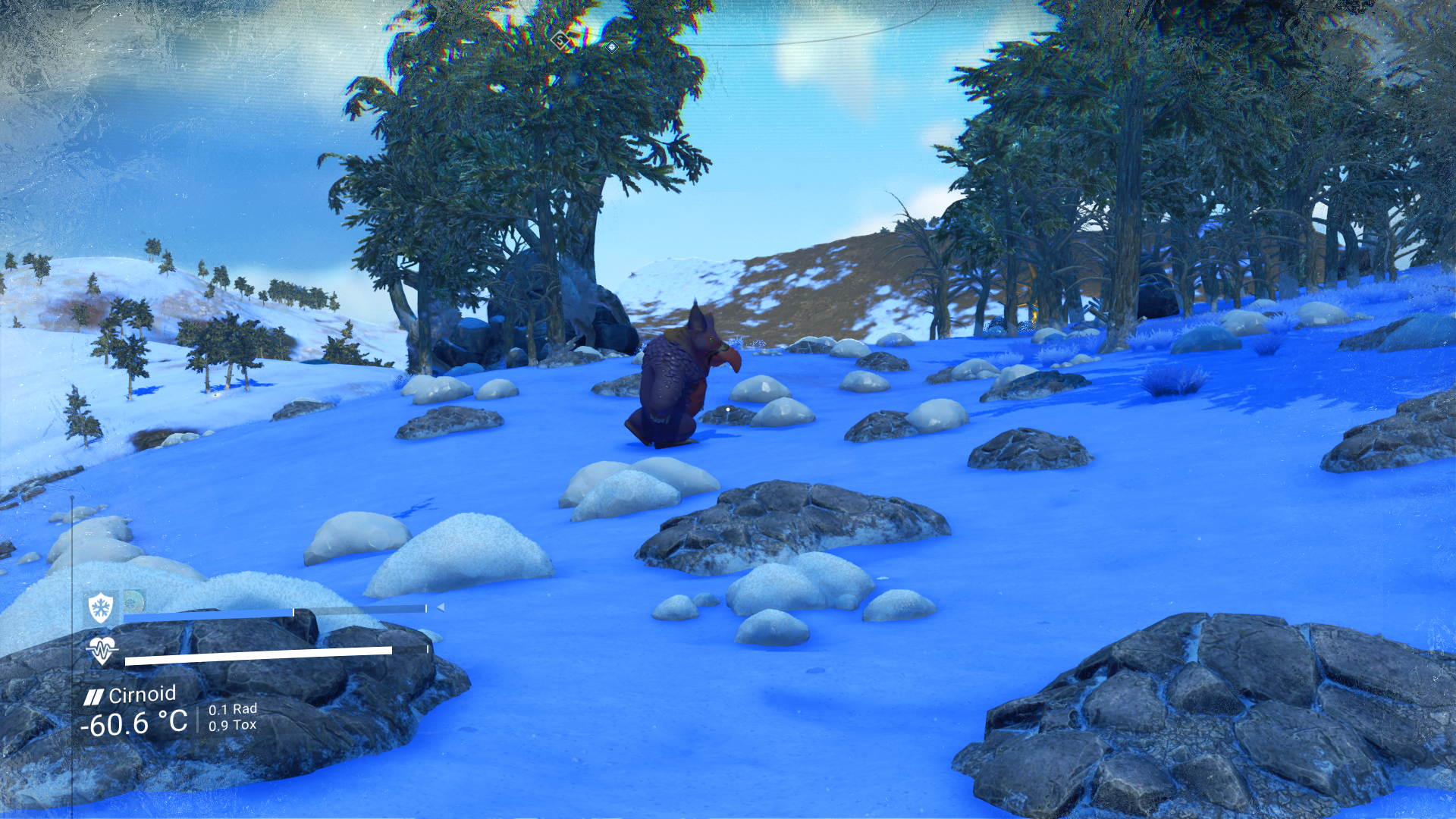The image size is (1456, 819).
Task: Select the South compass heading marker
Action: [x=560, y=40]
